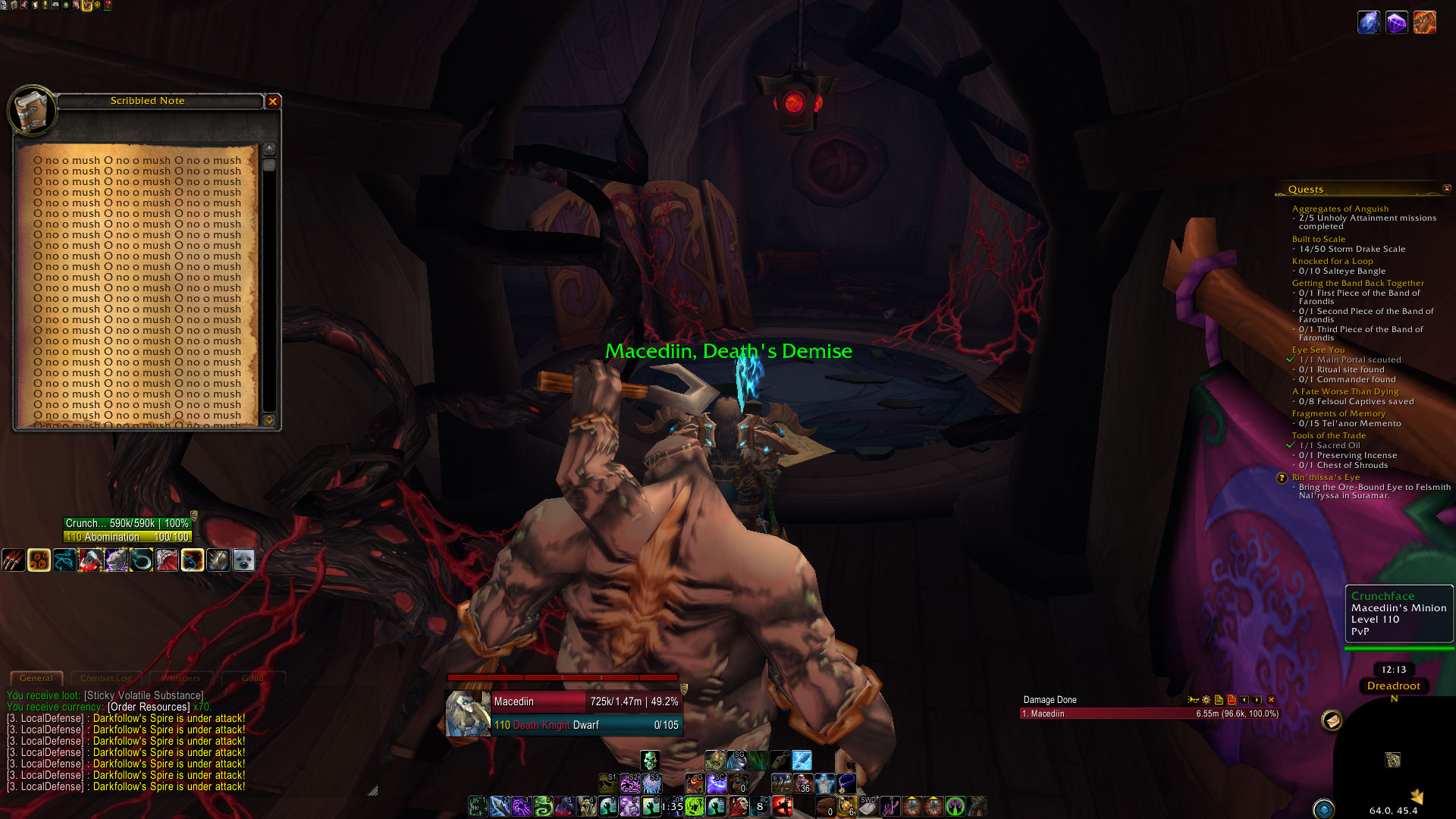This screenshot has width=1456, height=819.
Task: Click the damage meter's next-page arrow
Action: [1257, 700]
